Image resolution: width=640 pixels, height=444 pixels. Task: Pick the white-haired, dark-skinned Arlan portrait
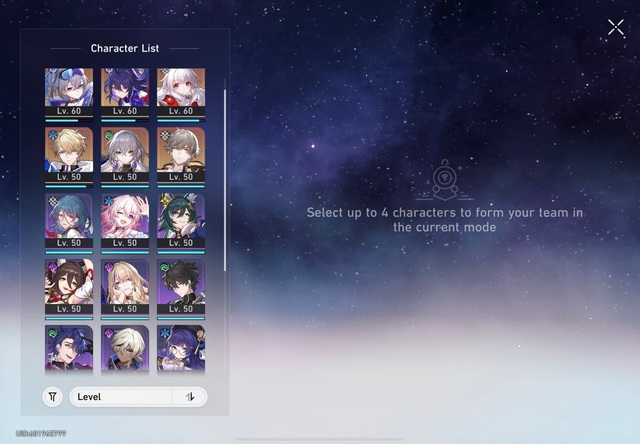pos(125,349)
